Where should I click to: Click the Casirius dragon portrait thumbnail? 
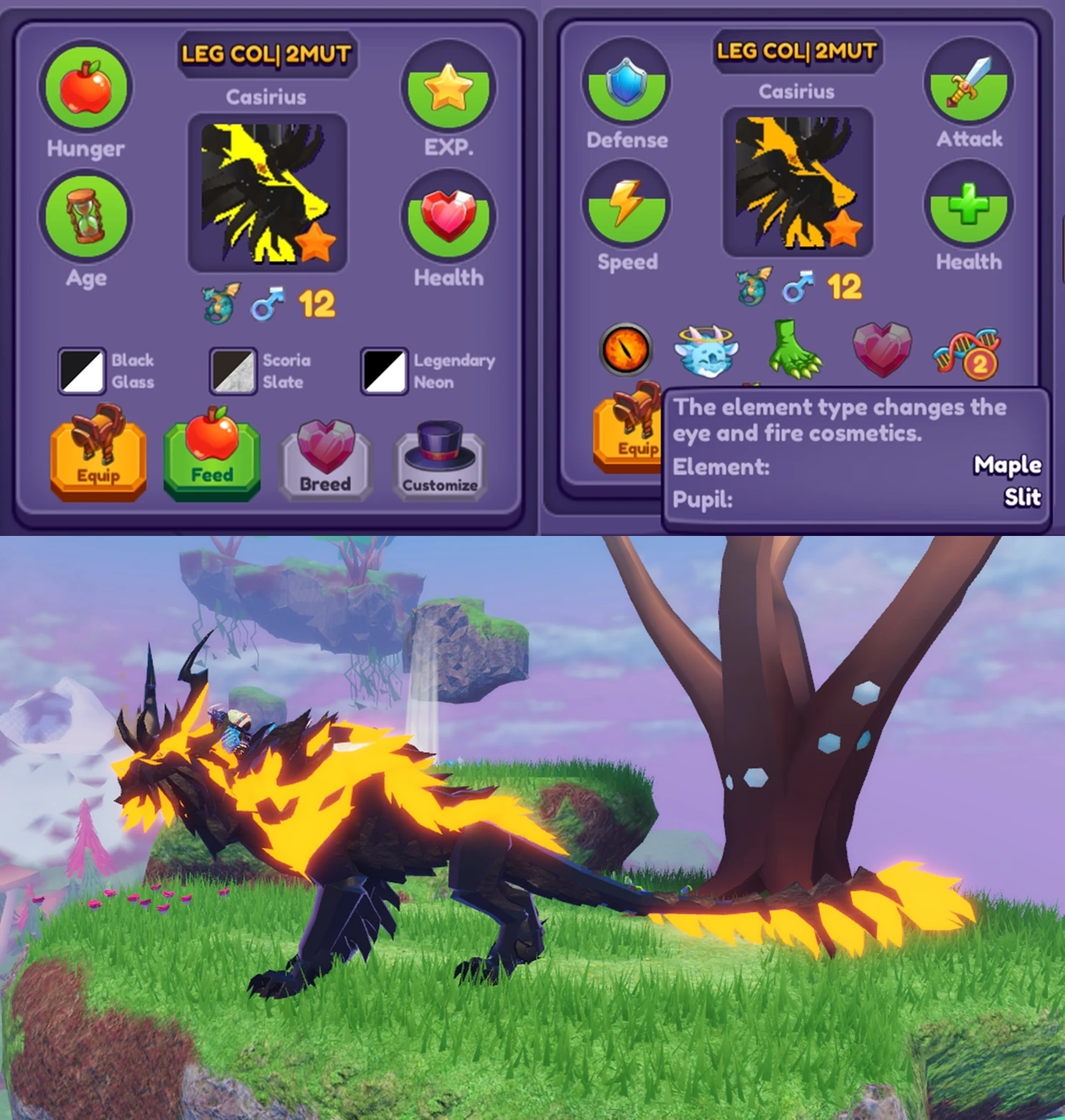267,194
